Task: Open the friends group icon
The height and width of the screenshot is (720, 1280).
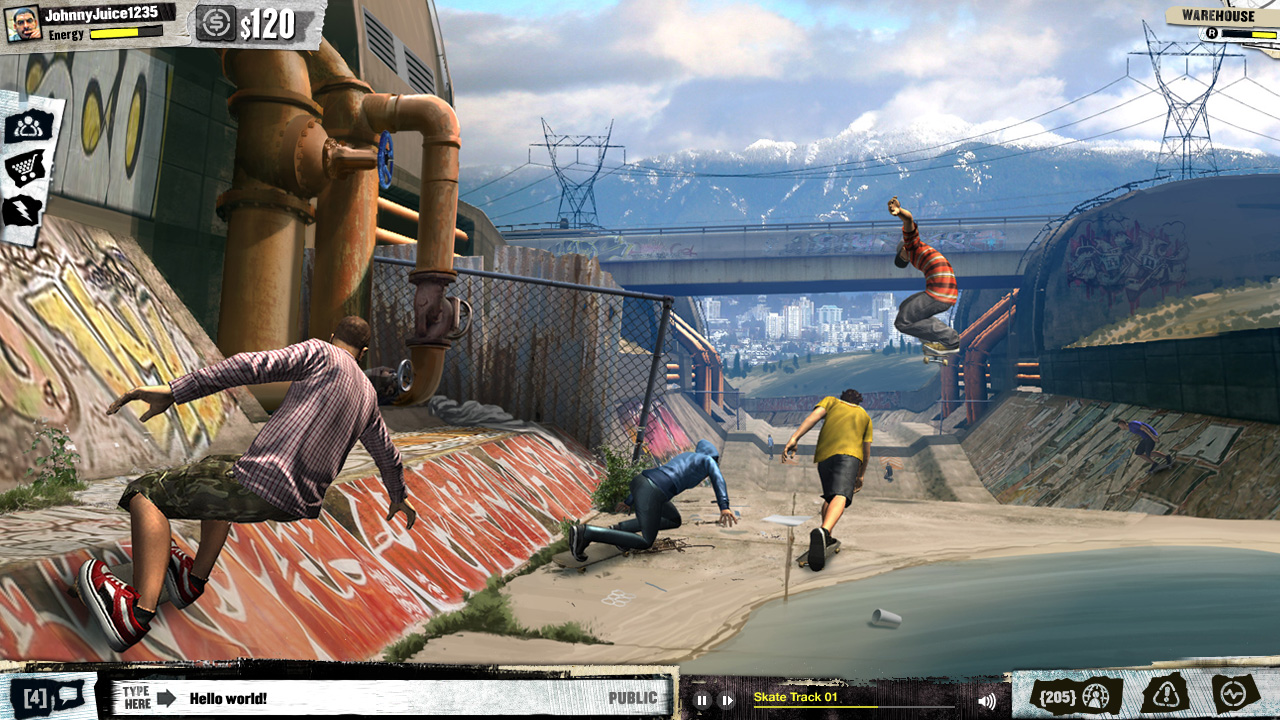Action: click(x=29, y=126)
